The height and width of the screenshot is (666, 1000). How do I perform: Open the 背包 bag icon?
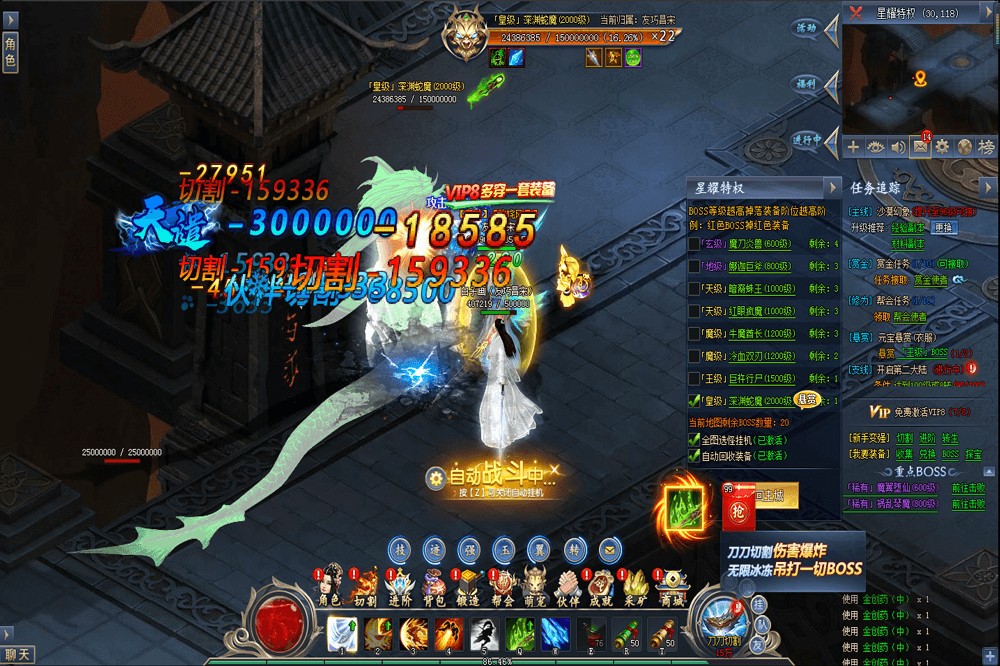[434, 587]
